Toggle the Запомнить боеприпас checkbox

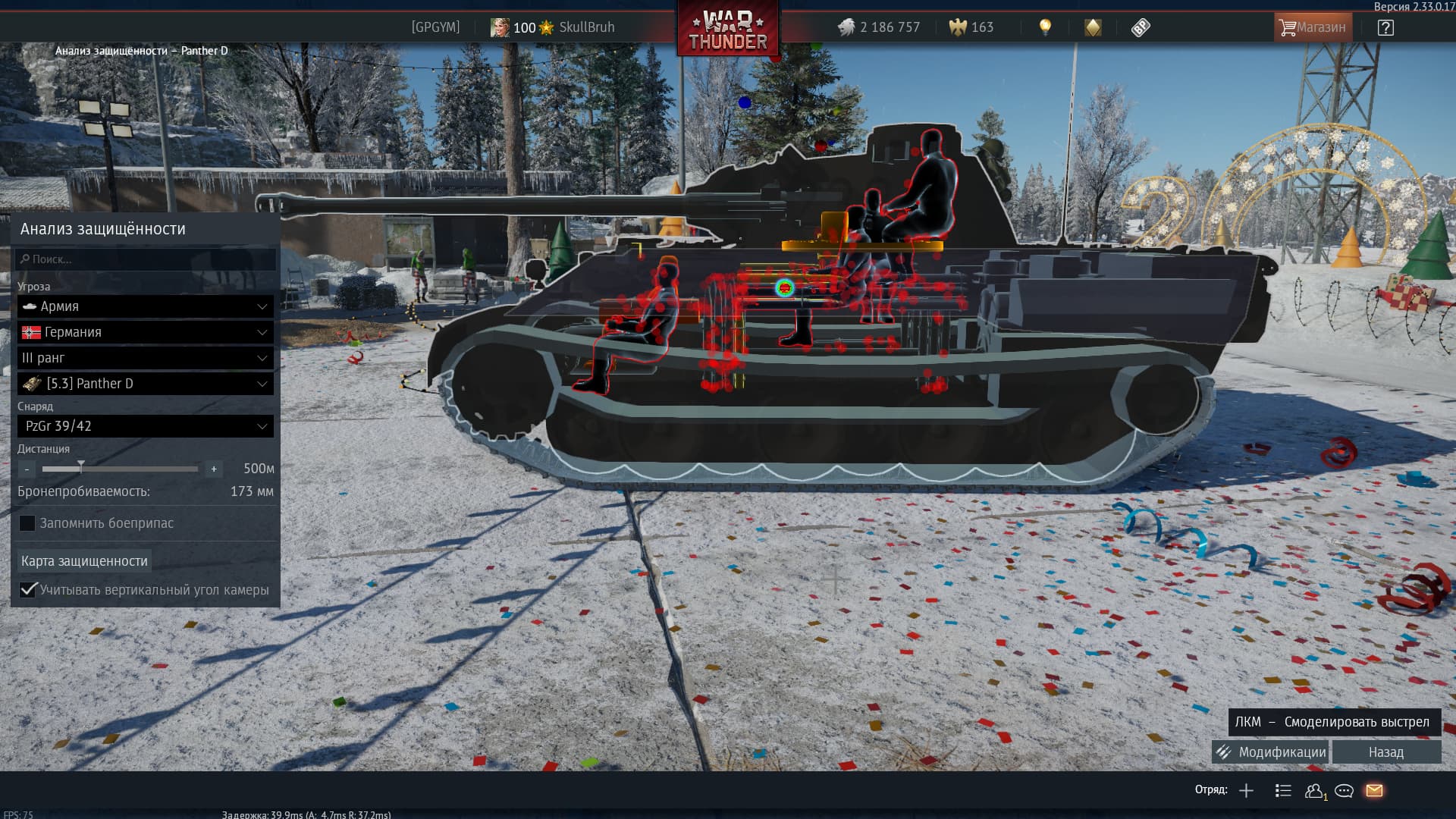point(27,523)
